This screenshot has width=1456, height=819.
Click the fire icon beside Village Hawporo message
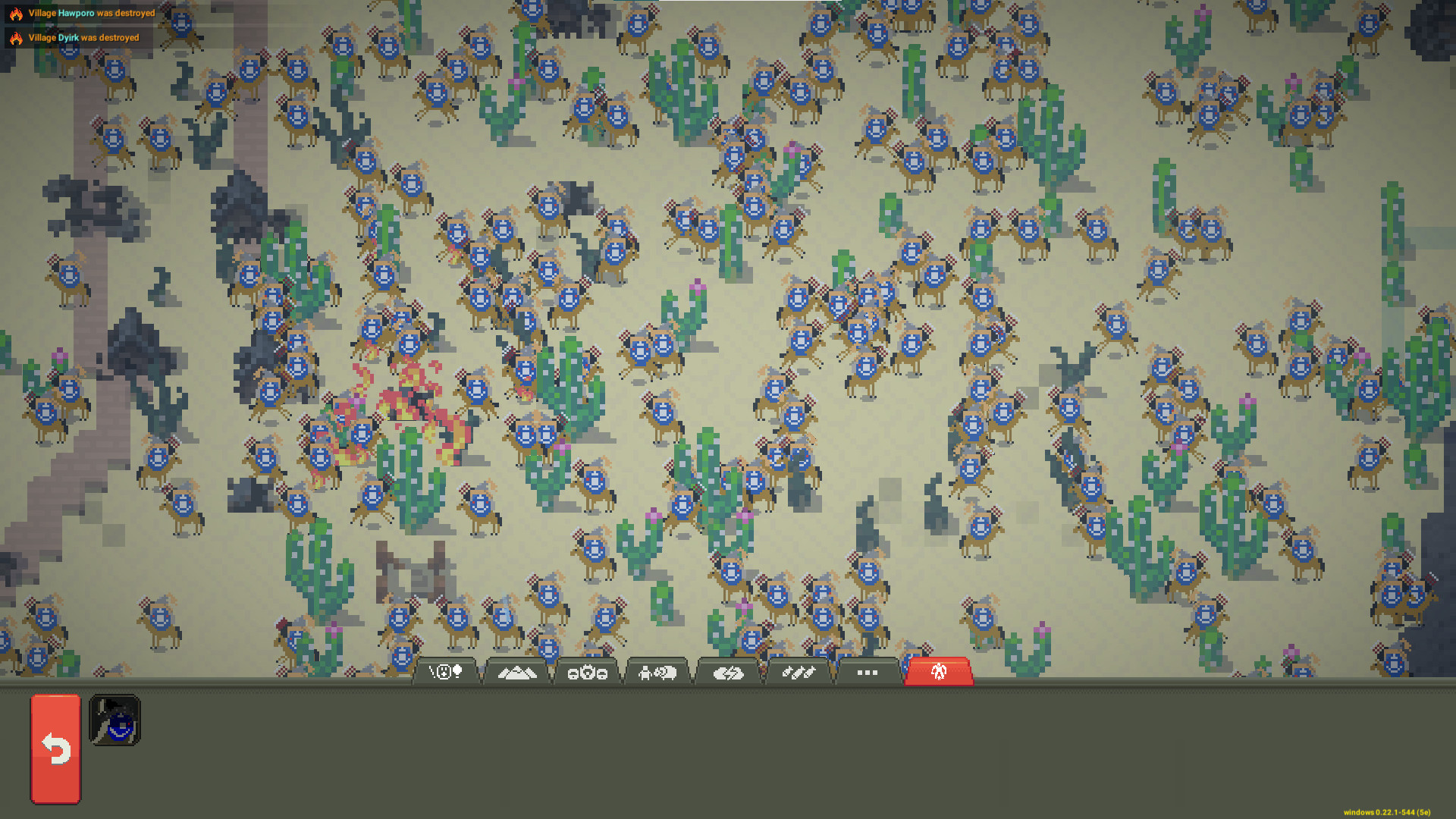click(16, 13)
